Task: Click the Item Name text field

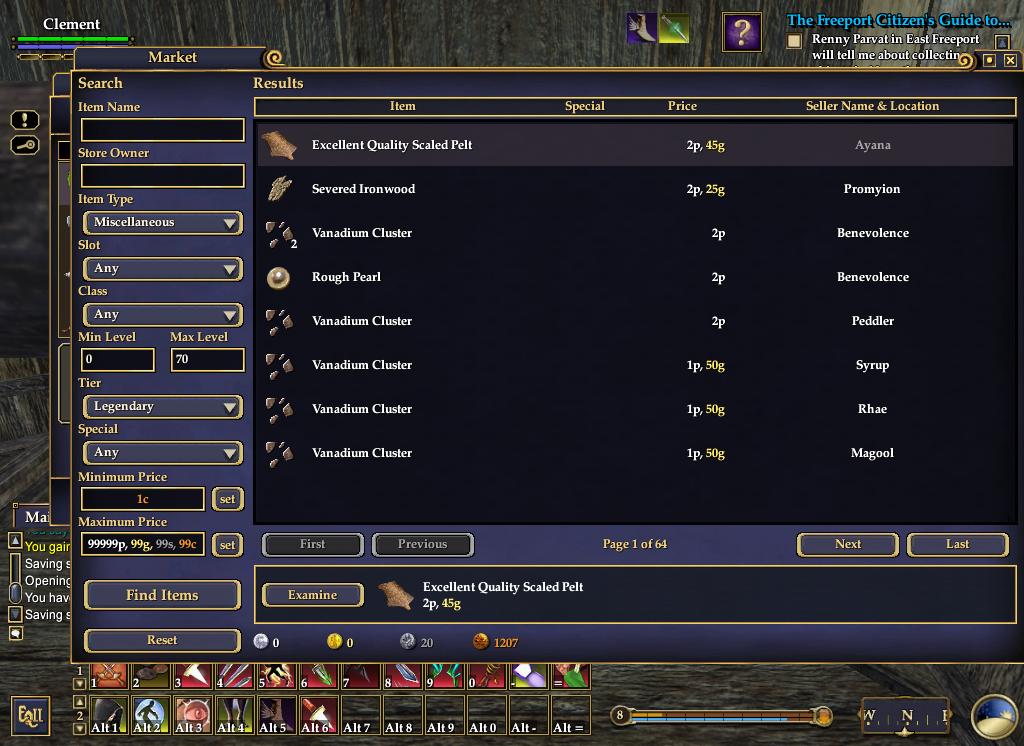Action: 162,130
